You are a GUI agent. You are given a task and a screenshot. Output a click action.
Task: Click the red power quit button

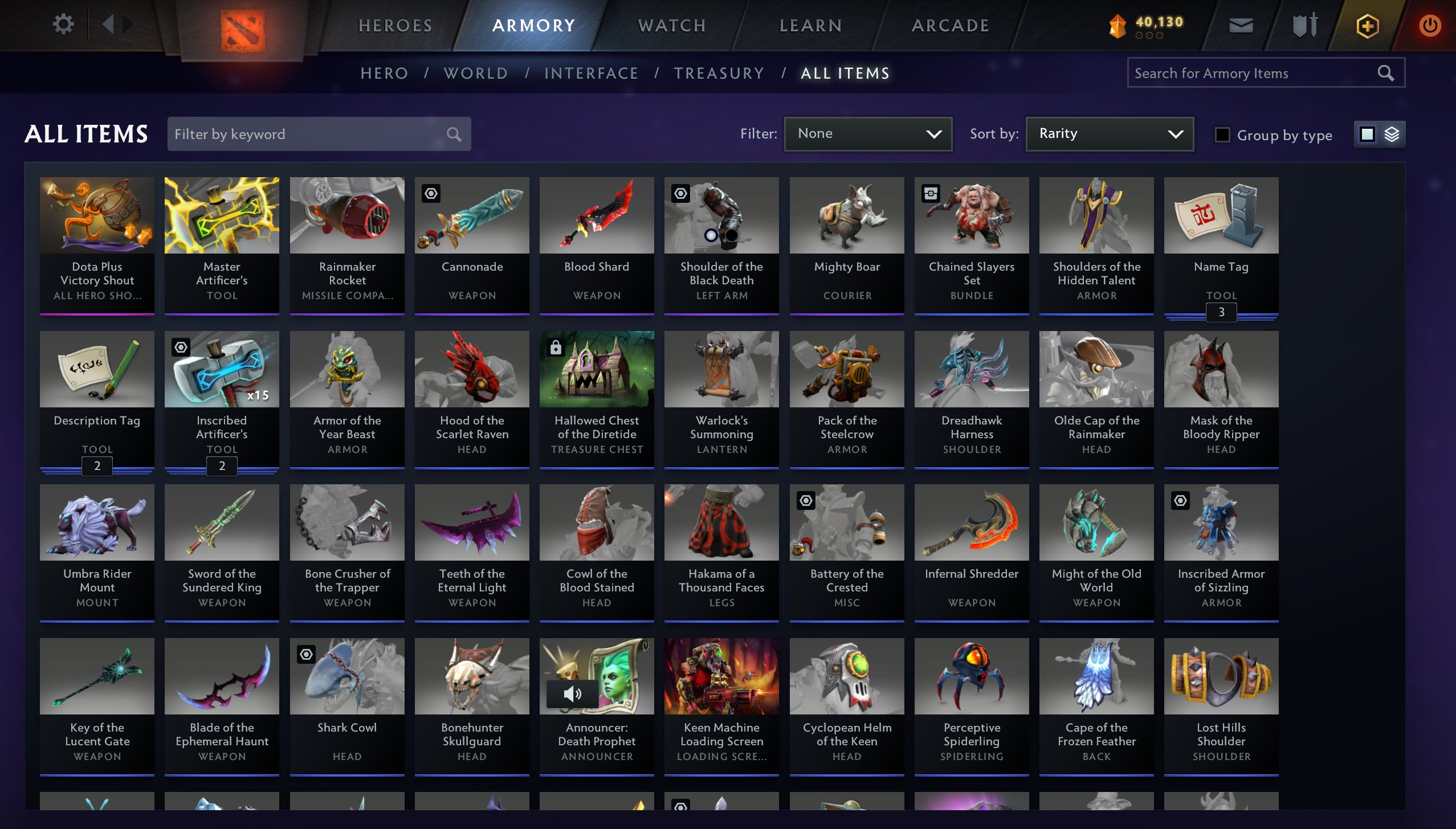pyautogui.click(x=1429, y=26)
